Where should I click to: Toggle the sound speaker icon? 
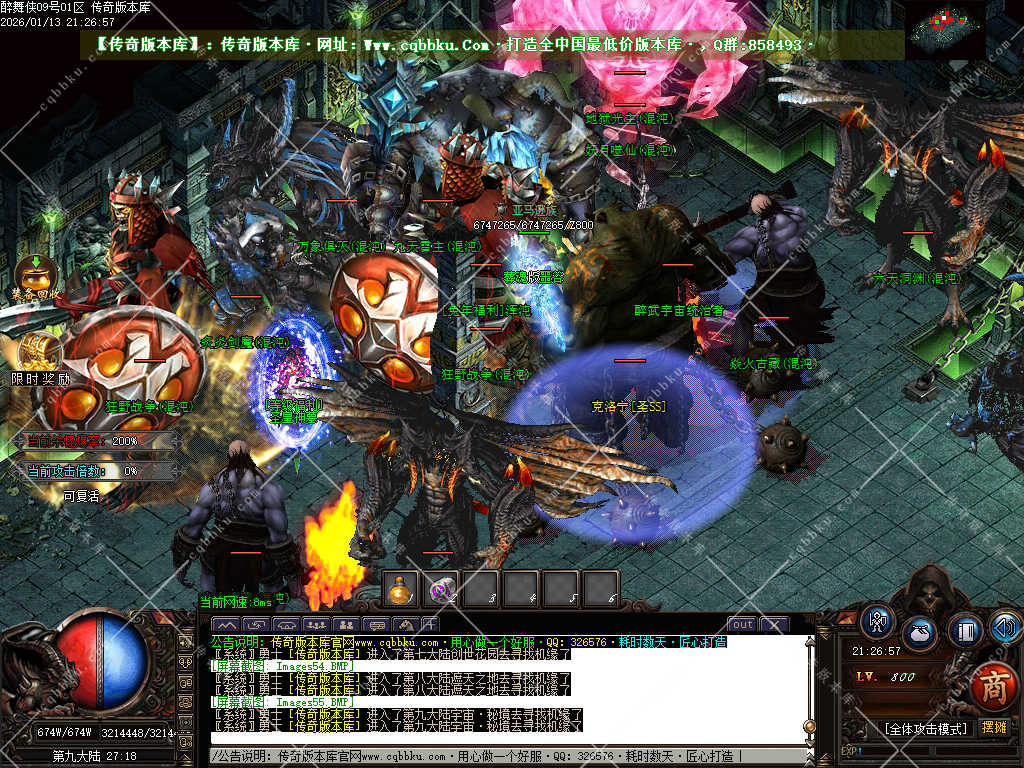[x=1006, y=627]
